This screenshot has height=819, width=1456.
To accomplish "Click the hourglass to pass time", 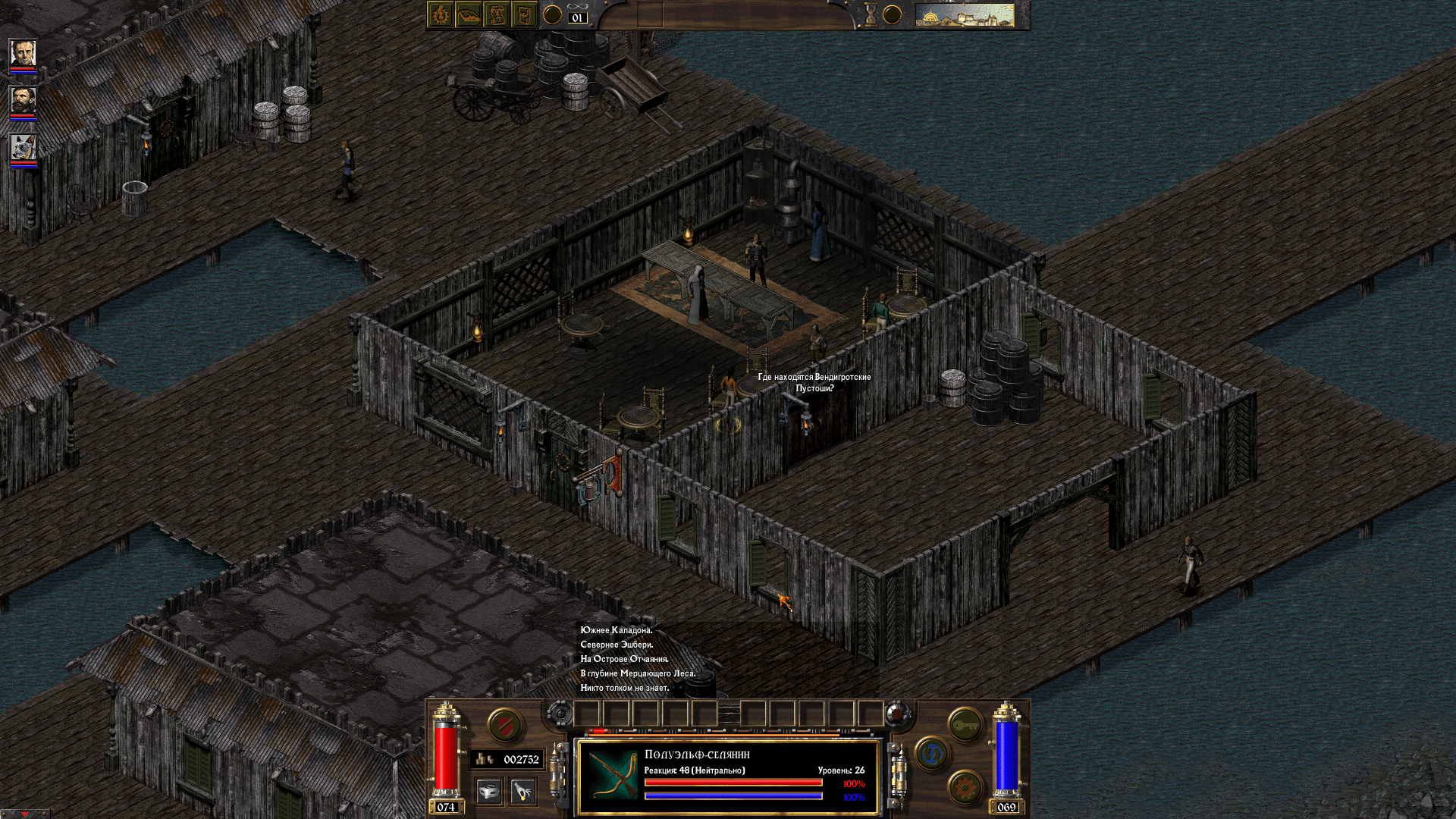I will [872, 13].
